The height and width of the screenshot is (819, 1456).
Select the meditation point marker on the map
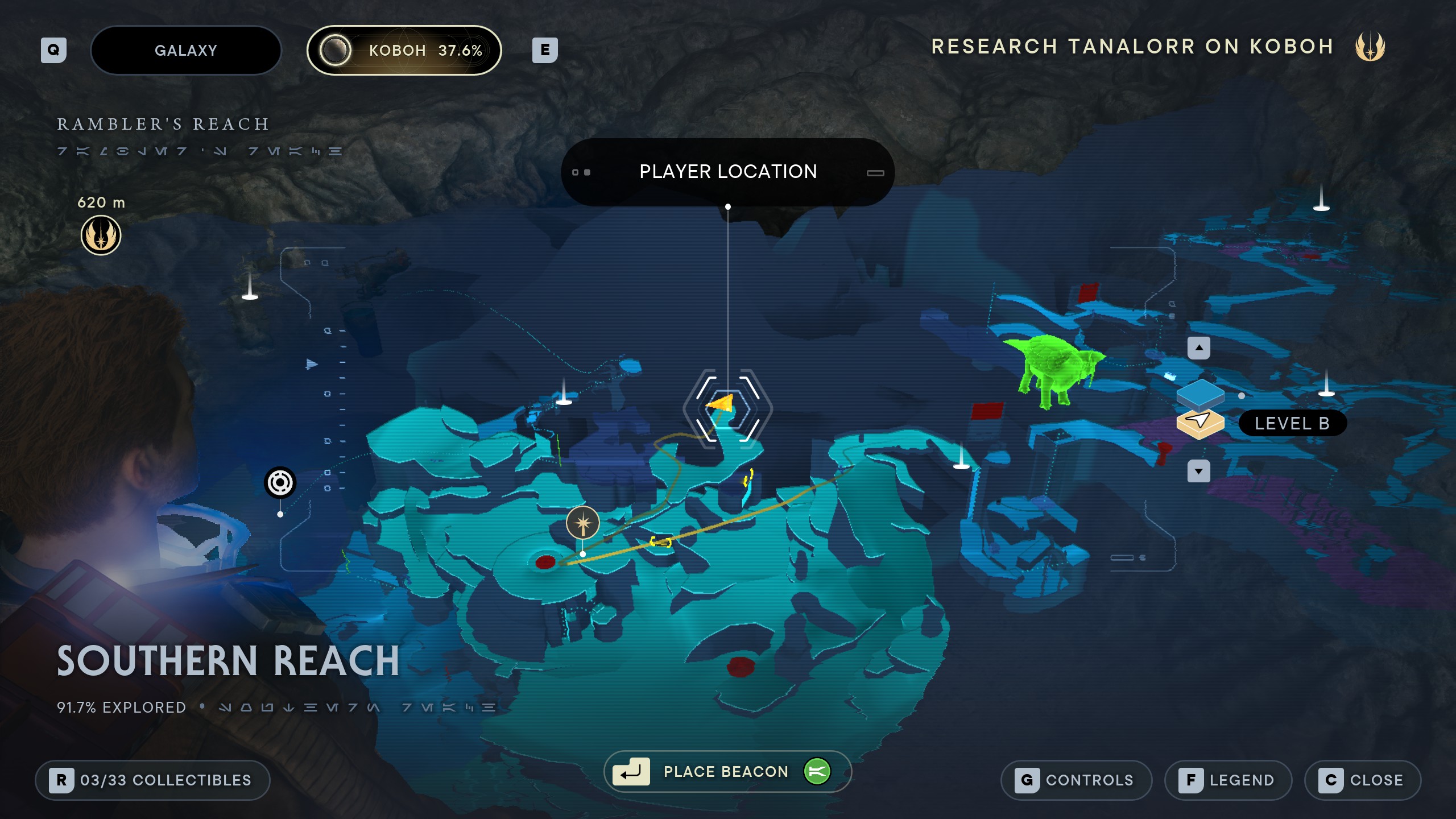pyautogui.click(x=582, y=523)
